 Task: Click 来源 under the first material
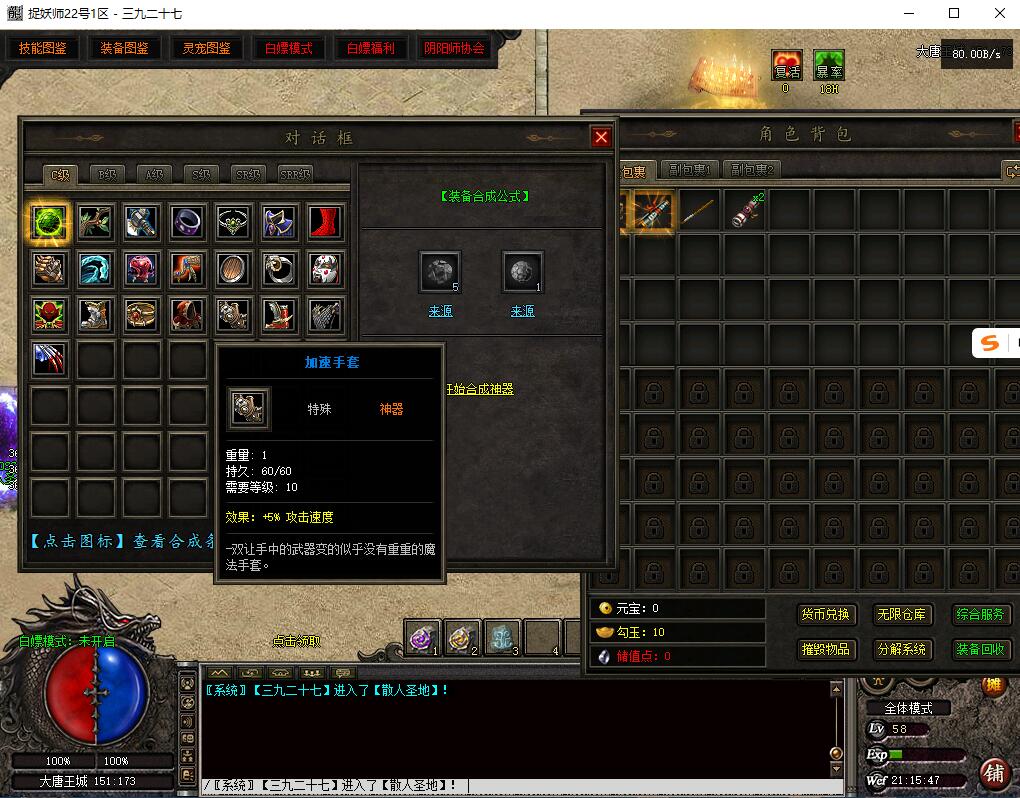click(440, 311)
